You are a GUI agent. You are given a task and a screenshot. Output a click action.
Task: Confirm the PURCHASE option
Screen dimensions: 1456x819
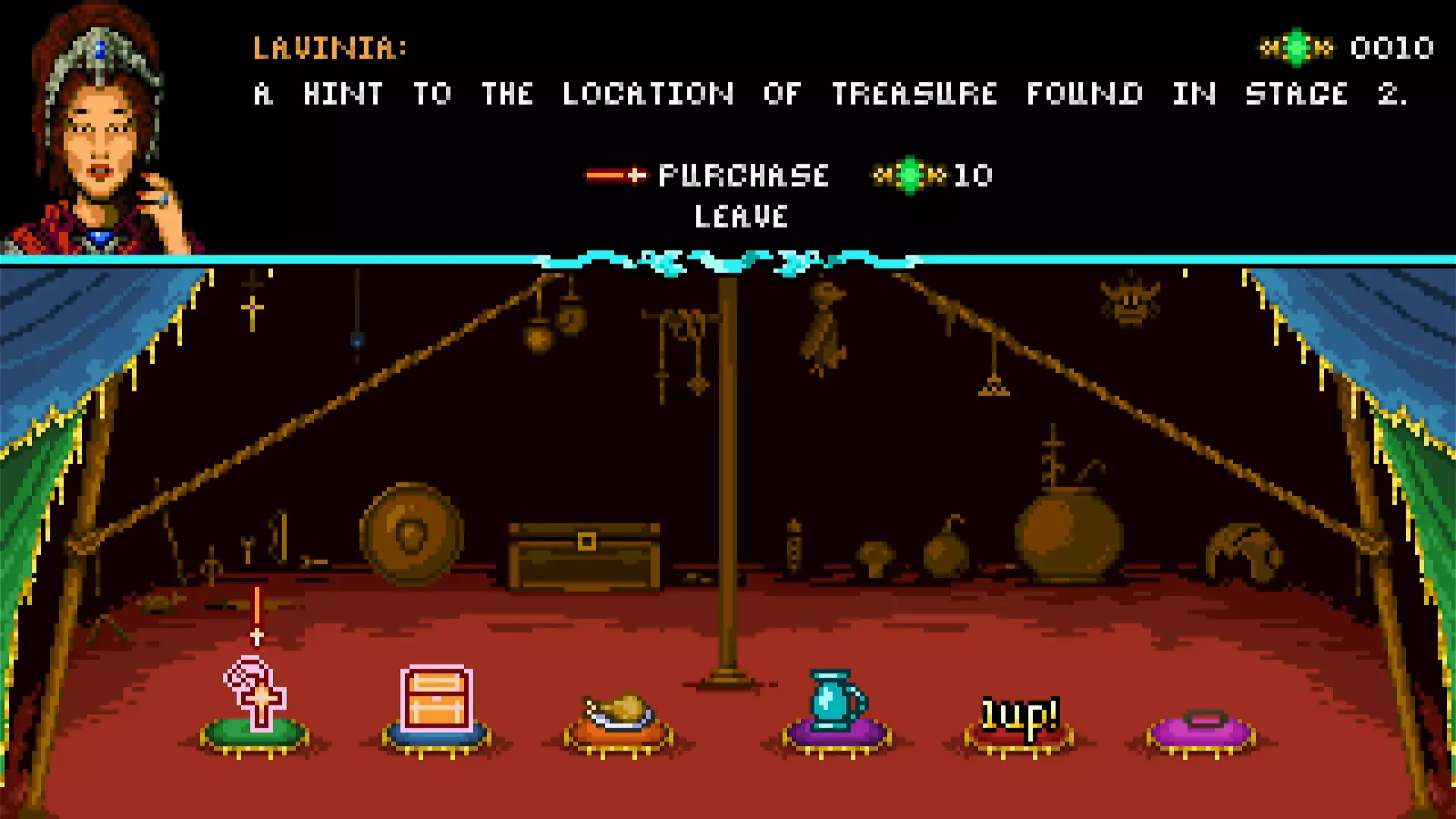(743, 174)
